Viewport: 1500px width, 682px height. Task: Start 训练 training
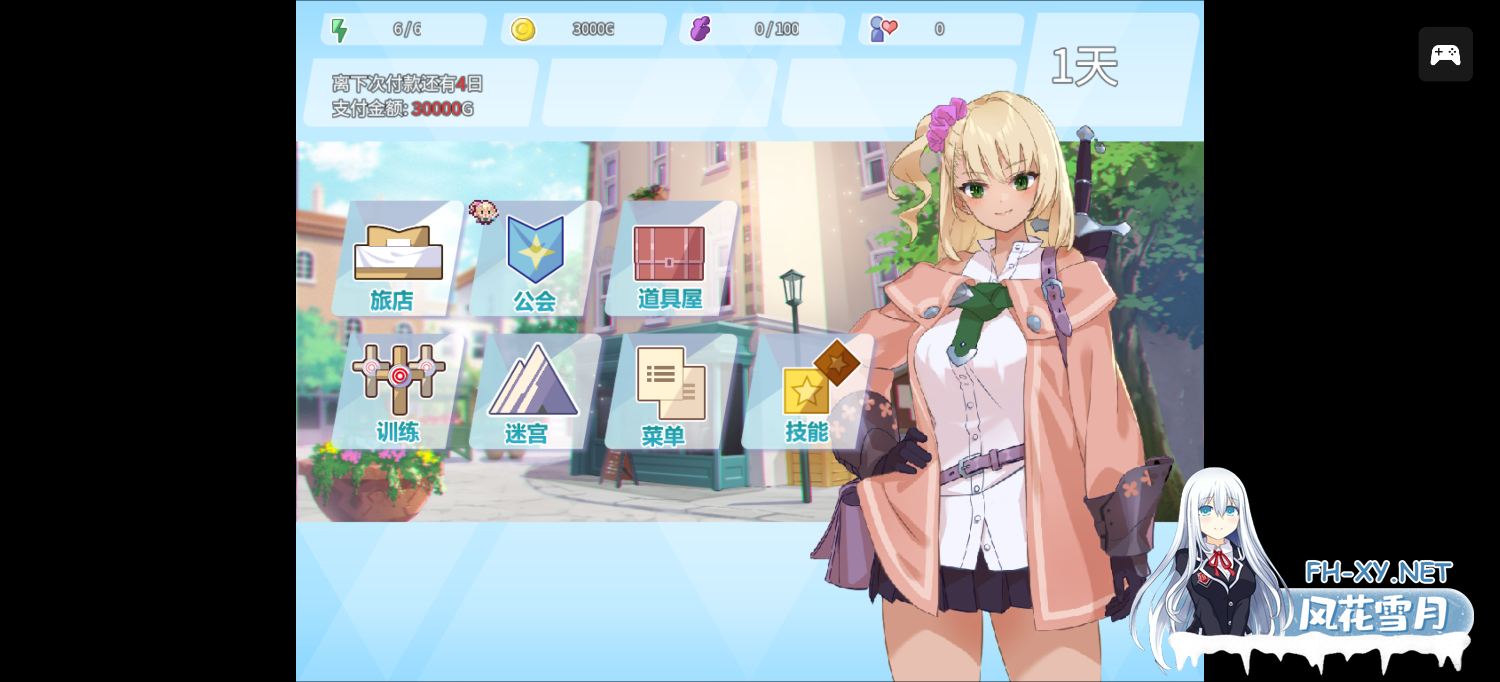click(x=398, y=391)
